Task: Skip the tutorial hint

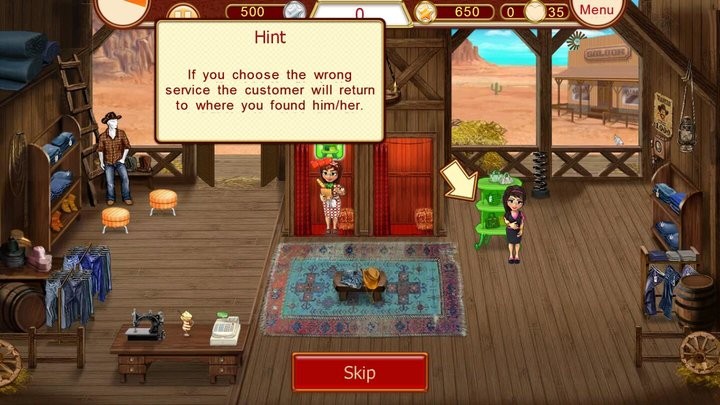Action: tap(359, 373)
